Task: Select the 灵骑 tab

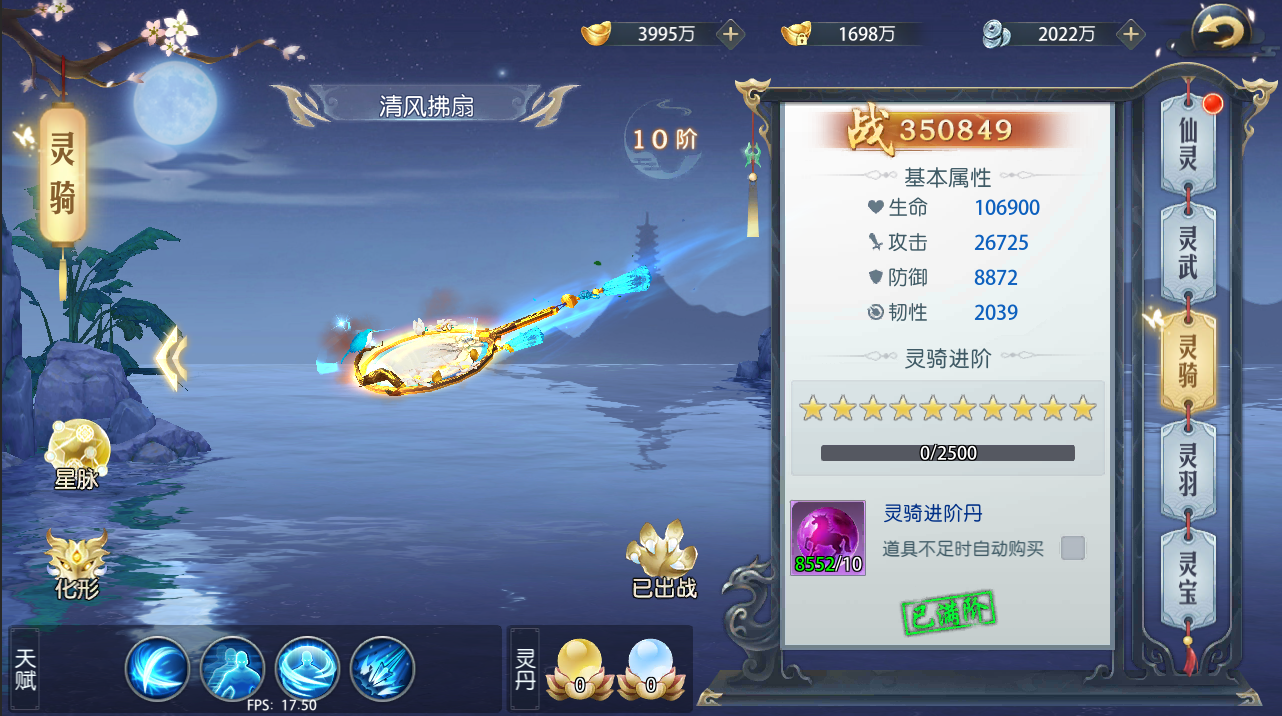Action: point(1187,361)
